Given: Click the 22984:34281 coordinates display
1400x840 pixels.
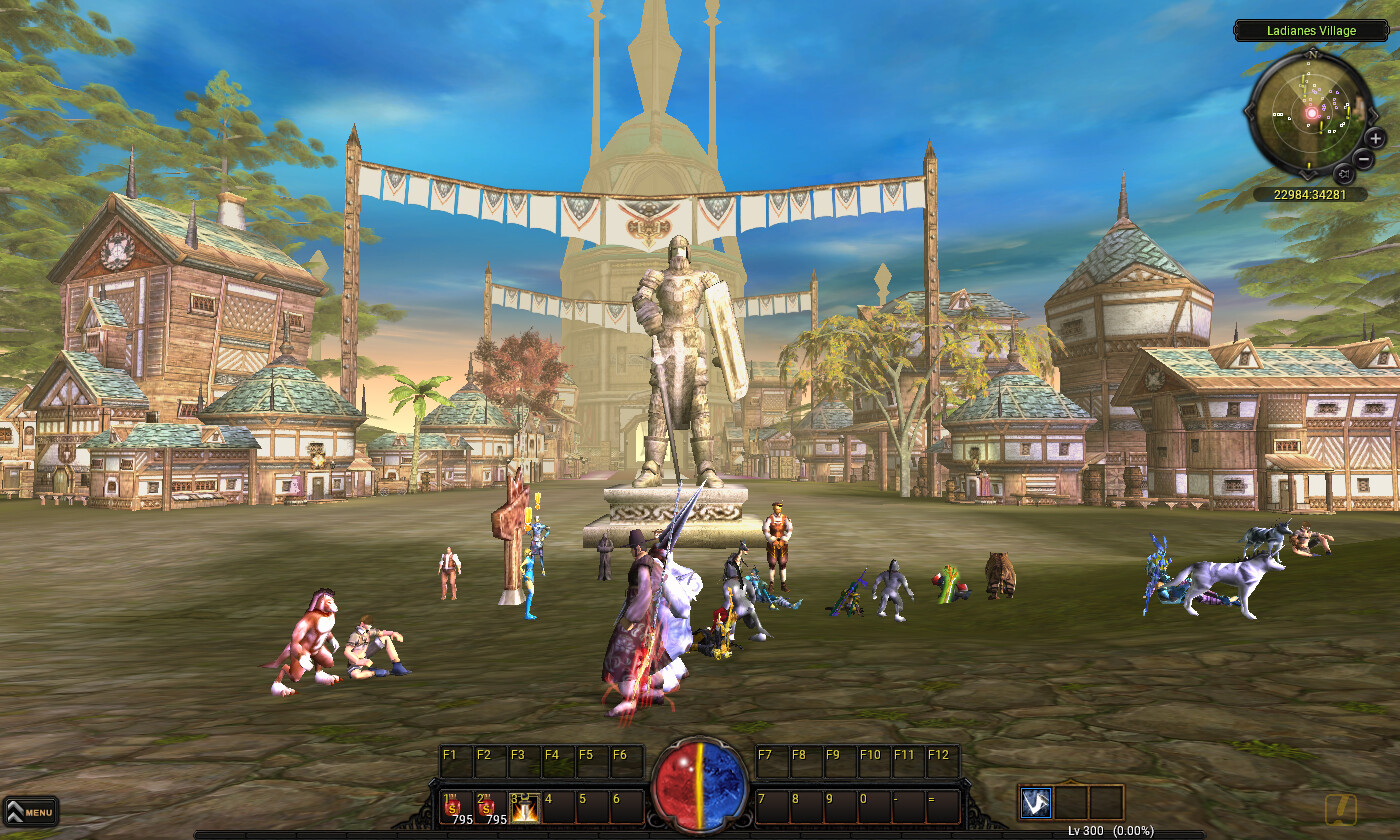Looking at the screenshot, I should click(x=1310, y=192).
